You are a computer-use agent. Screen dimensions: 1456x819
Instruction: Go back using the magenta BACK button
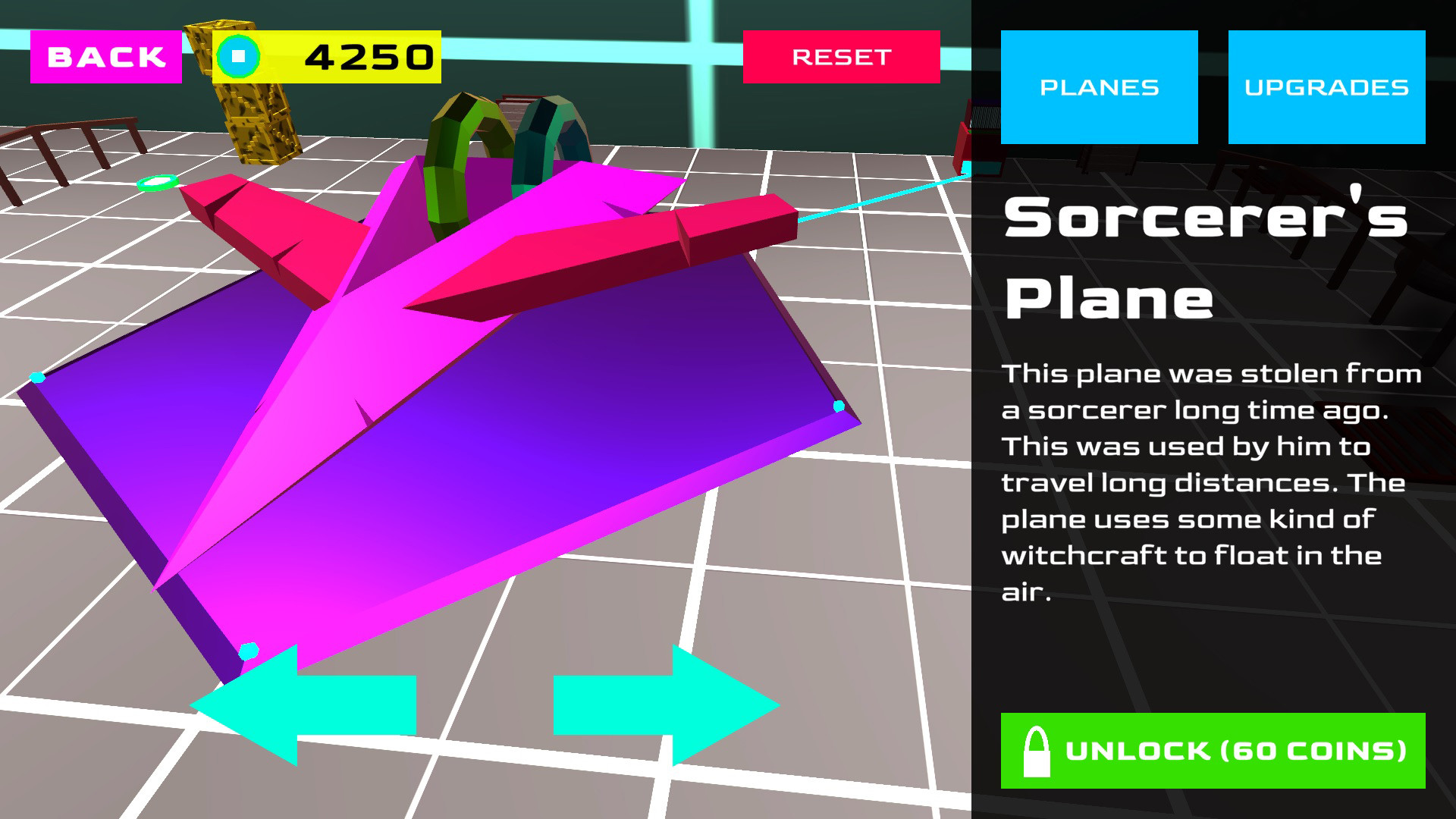(105, 55)
